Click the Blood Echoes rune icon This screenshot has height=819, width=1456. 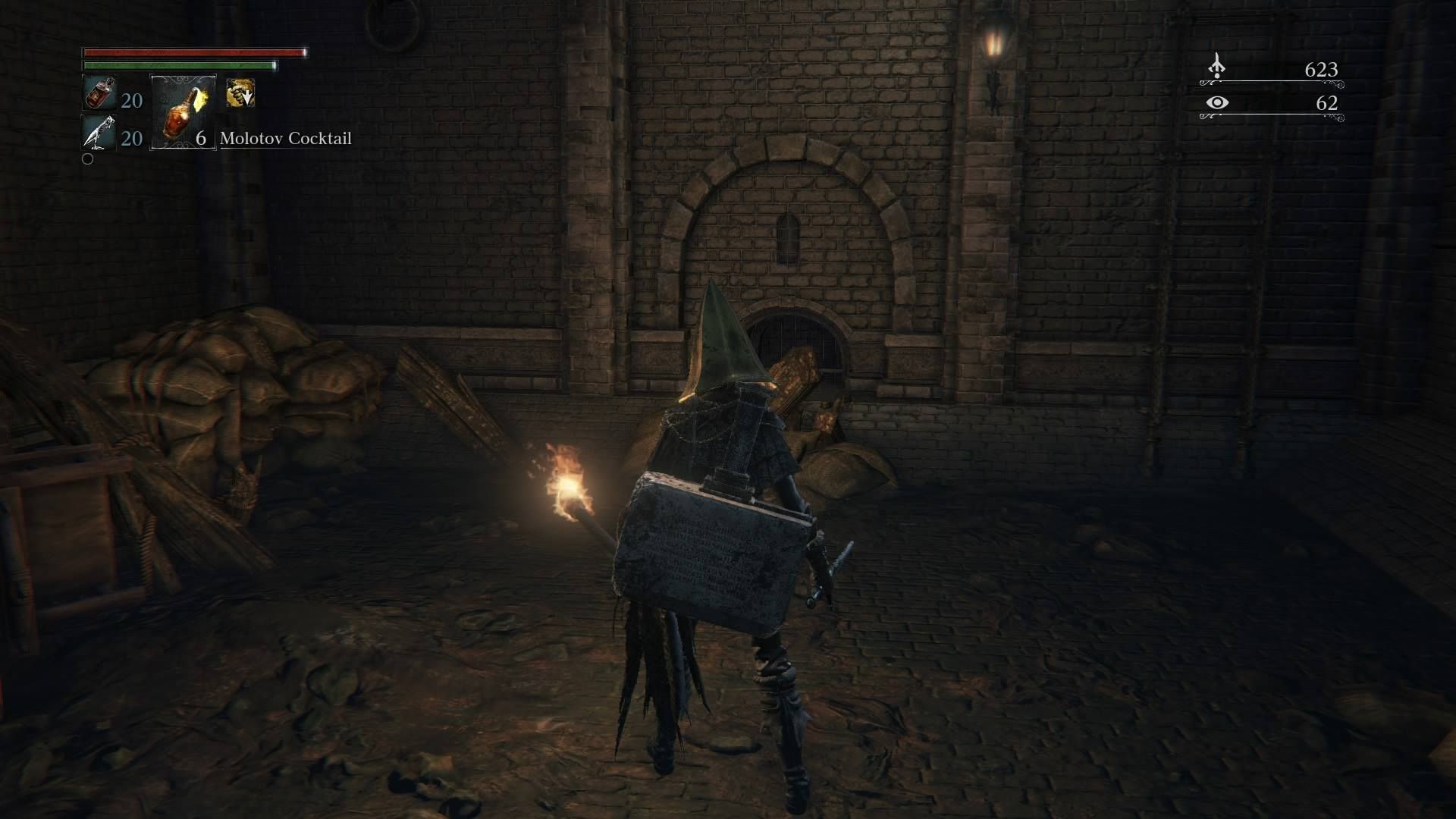click(x=1218, y=68)
